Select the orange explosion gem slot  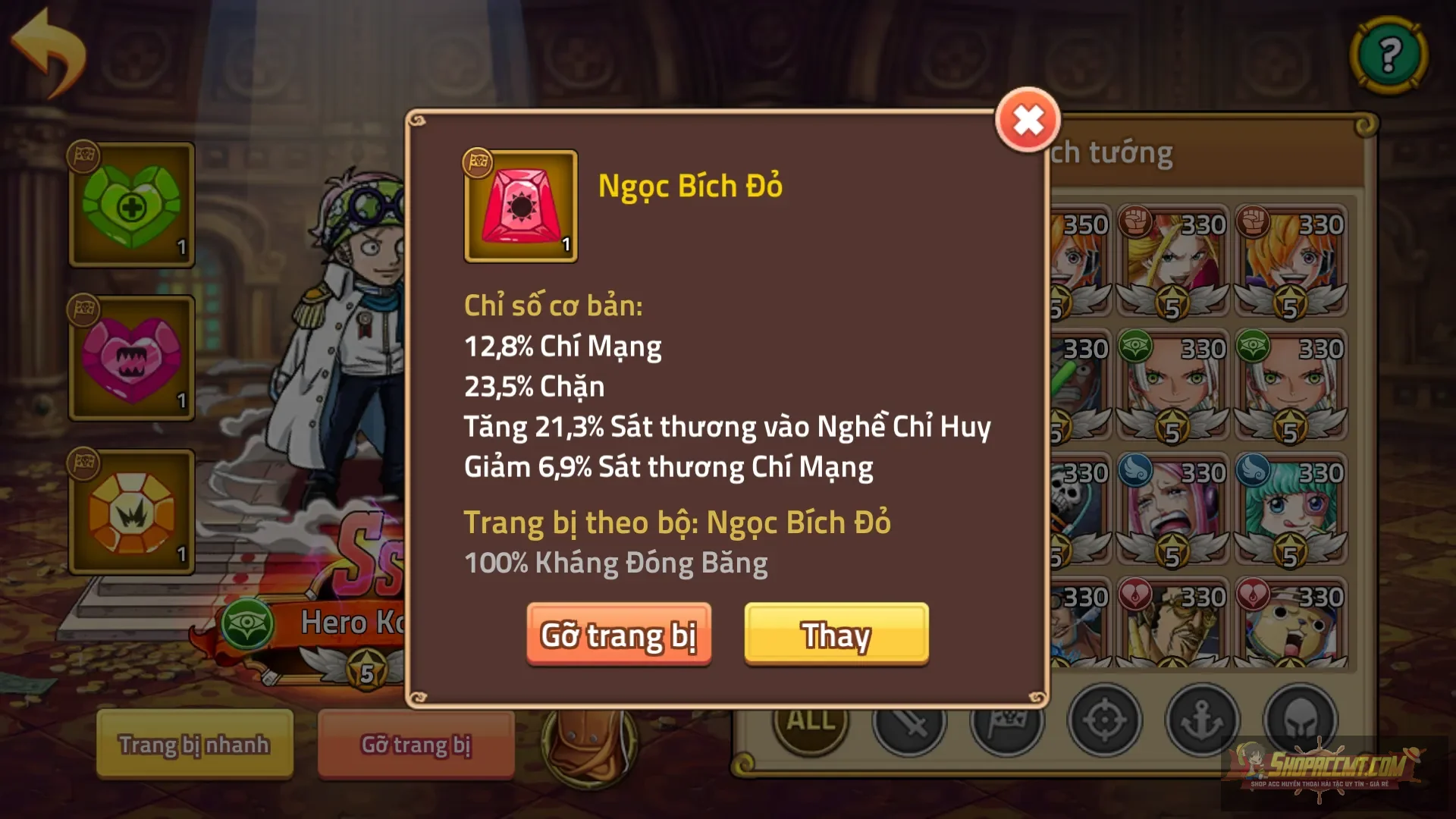(x=130, y=508)
